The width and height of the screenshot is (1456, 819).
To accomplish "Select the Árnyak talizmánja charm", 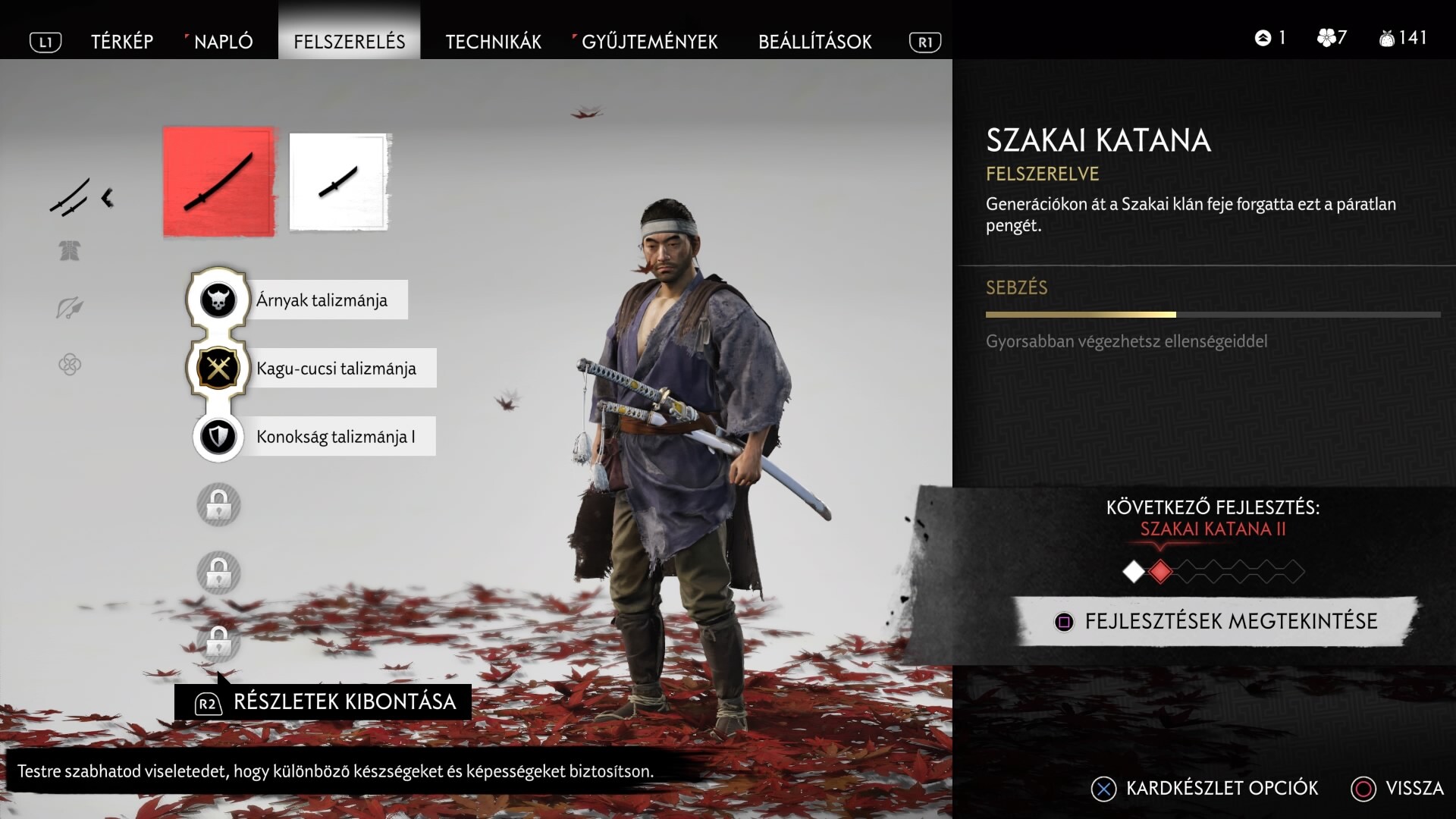I will click(x=322, y=300).
